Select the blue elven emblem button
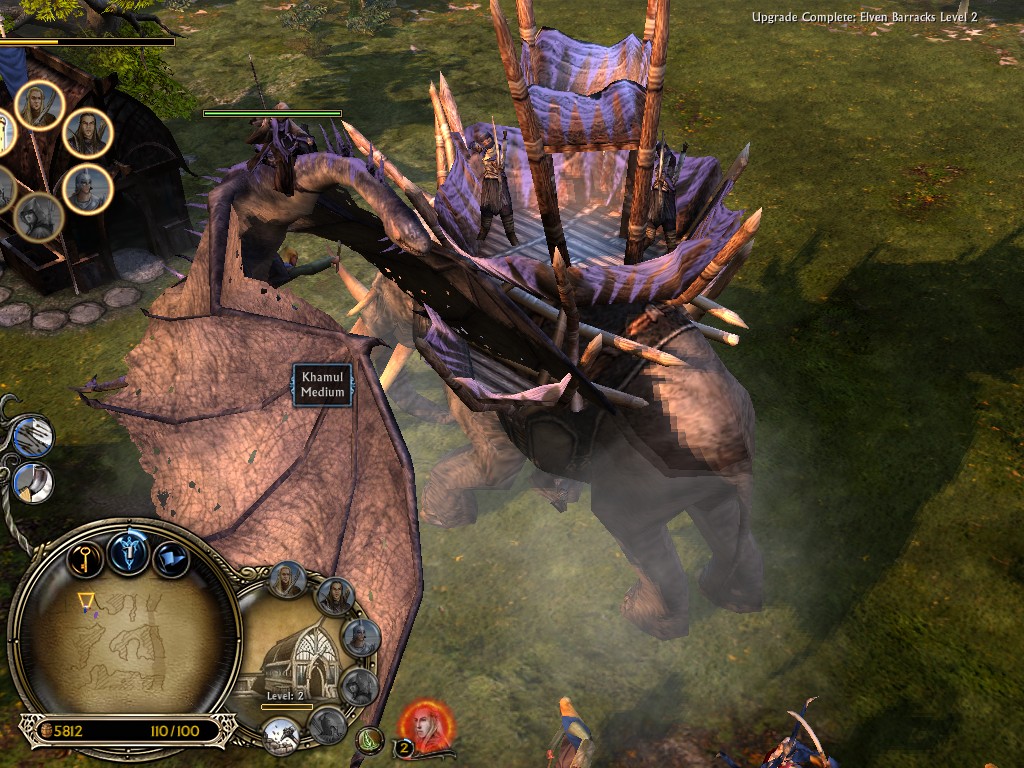Viewport: 1024px width, 768px height. (129, 552)
